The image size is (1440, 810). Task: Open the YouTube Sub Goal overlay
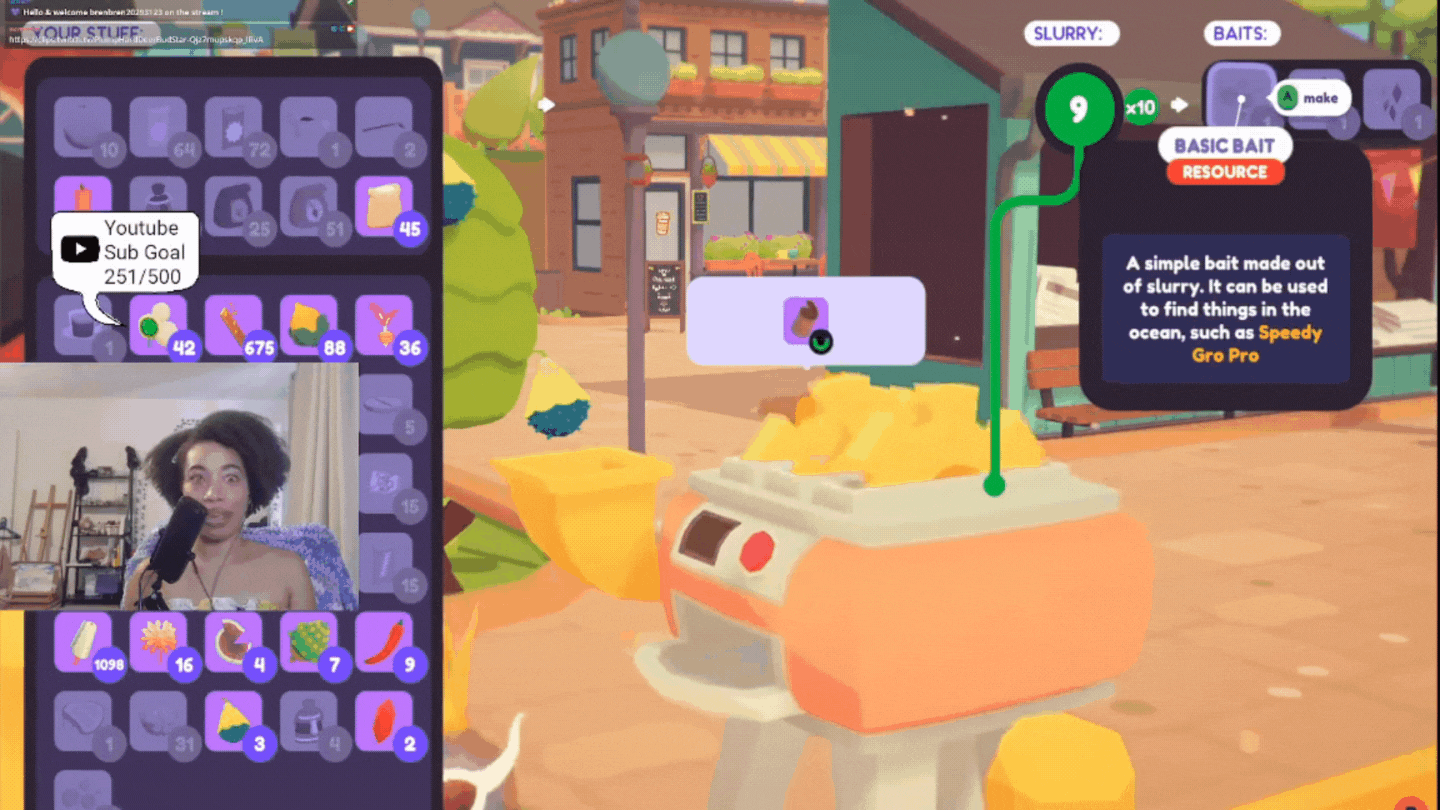[x=125, y=250]
